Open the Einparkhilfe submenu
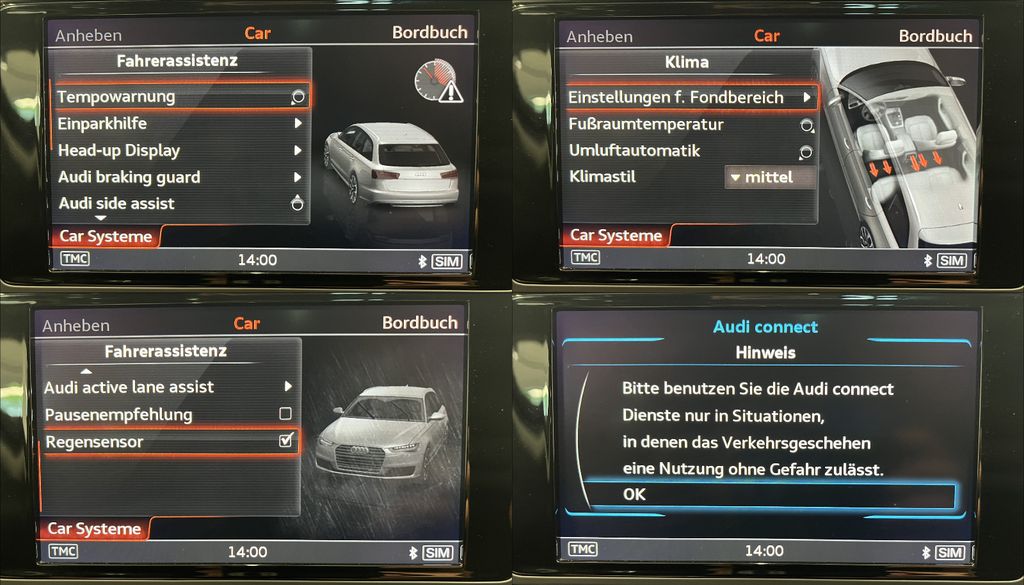 tap(180, 124)
